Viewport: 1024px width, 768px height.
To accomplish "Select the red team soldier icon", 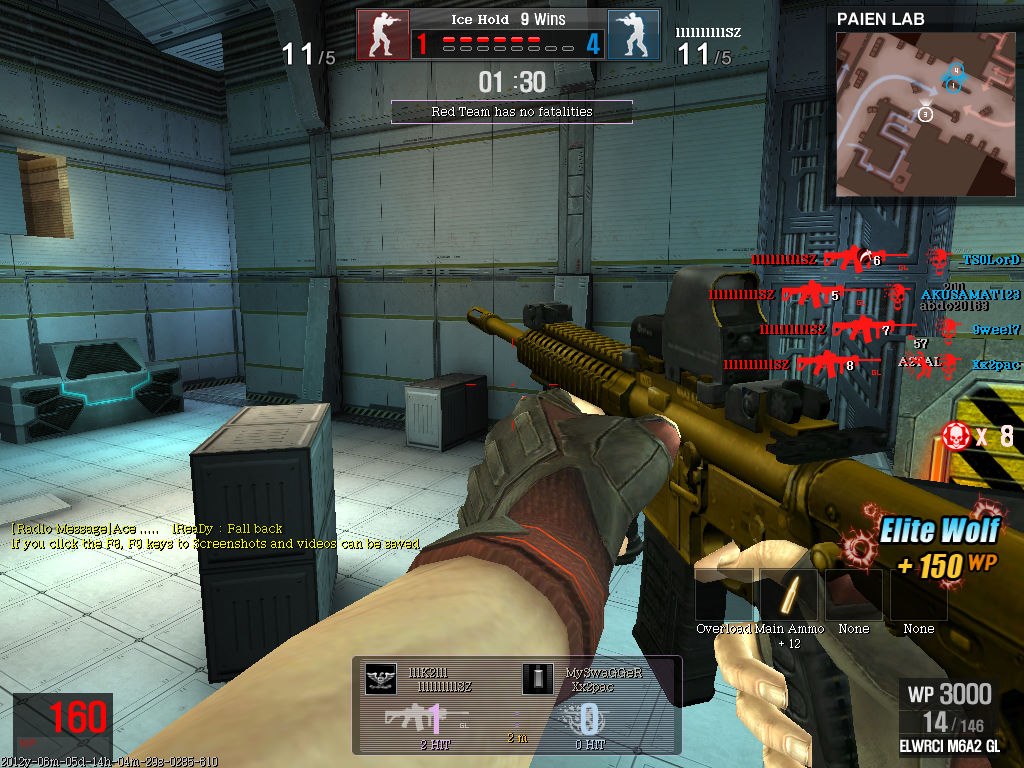I will coord(384,34).
